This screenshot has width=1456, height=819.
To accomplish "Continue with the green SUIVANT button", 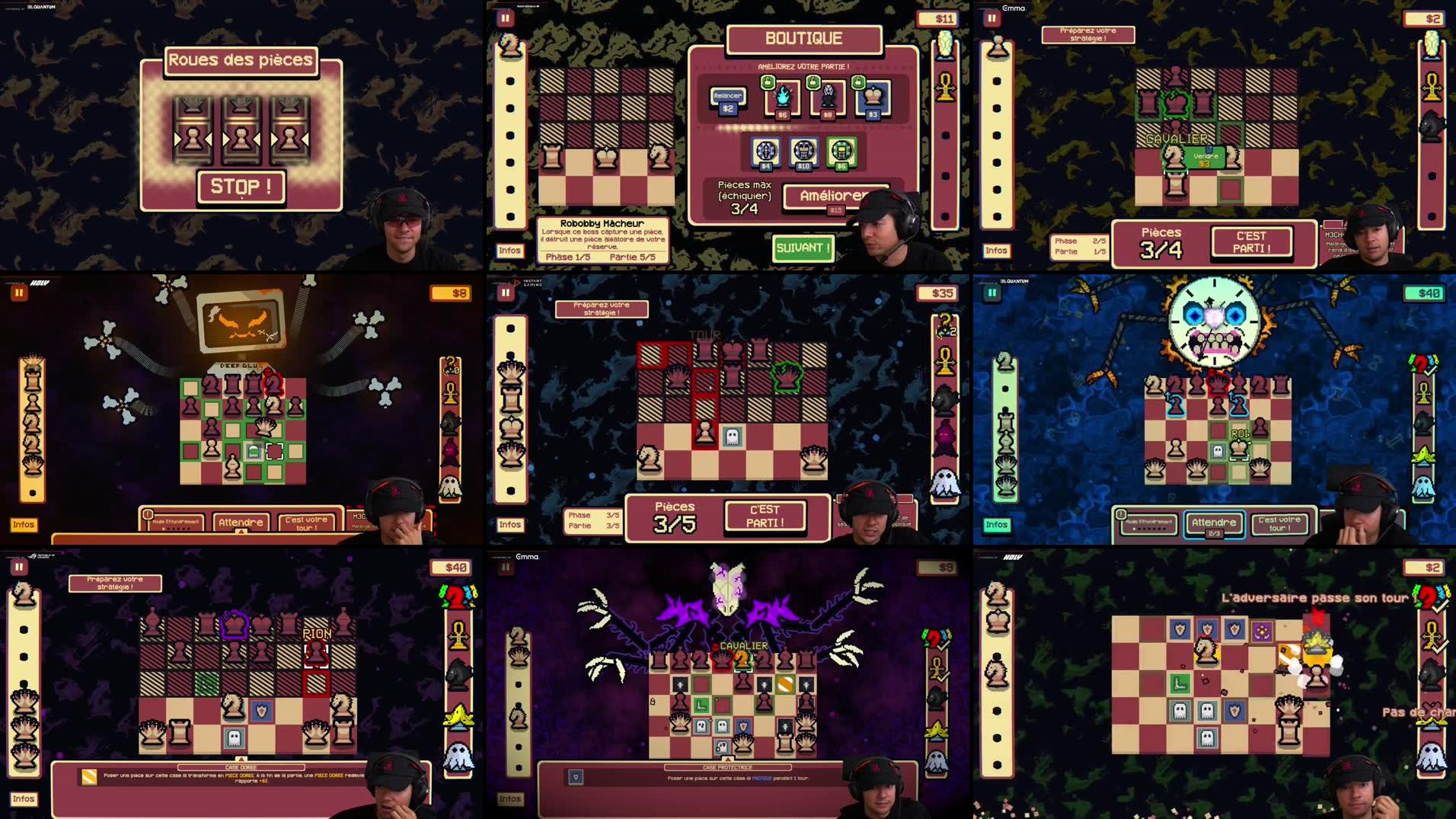I will [803, 248].
